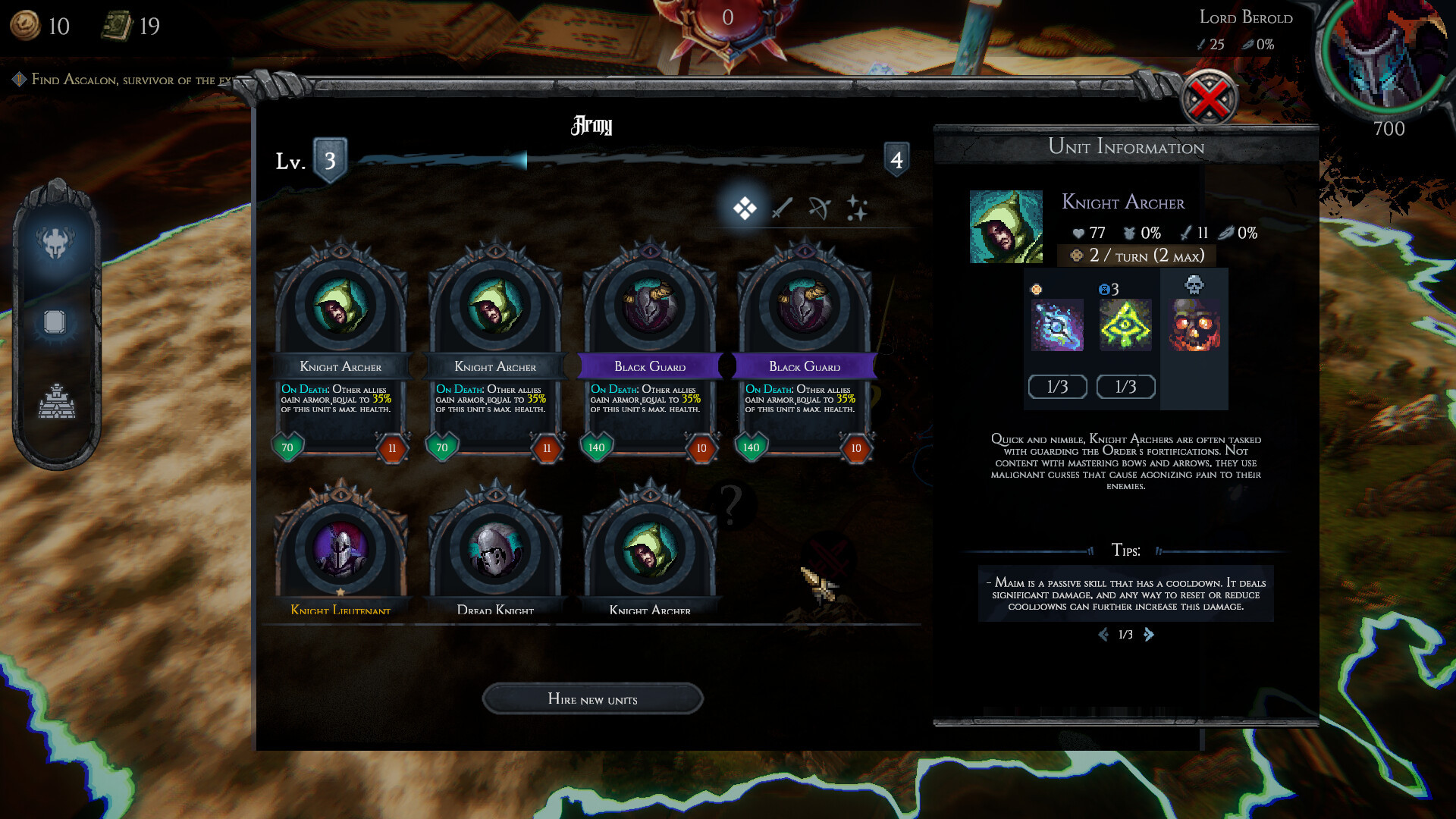This screenshot has height=819, width=1456.
Task: Click the Hire New Units button
Action: coord(592,698)
